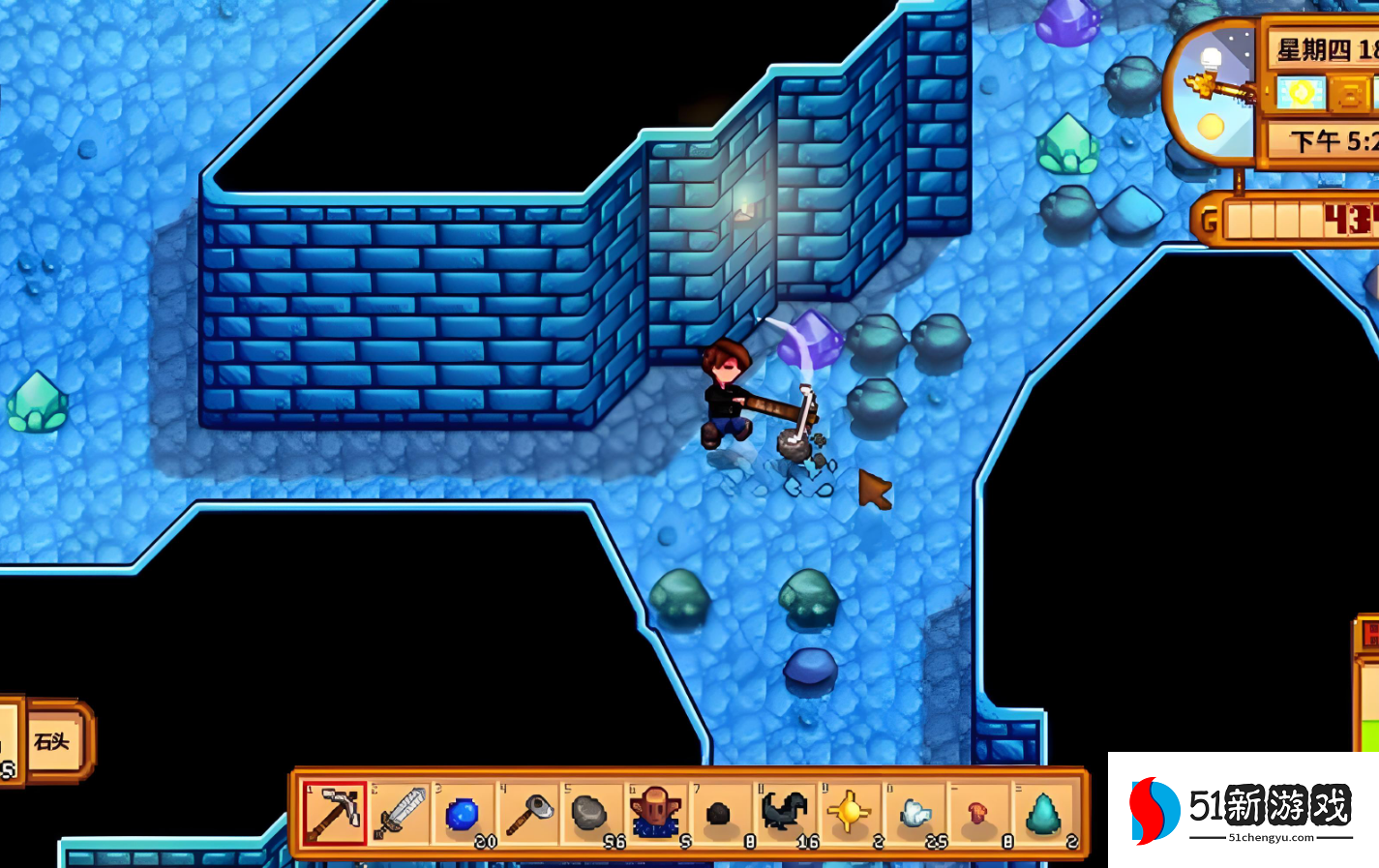Switch to the hammer tool slot
Screen dimensions: 1379x868
point(528,813)
